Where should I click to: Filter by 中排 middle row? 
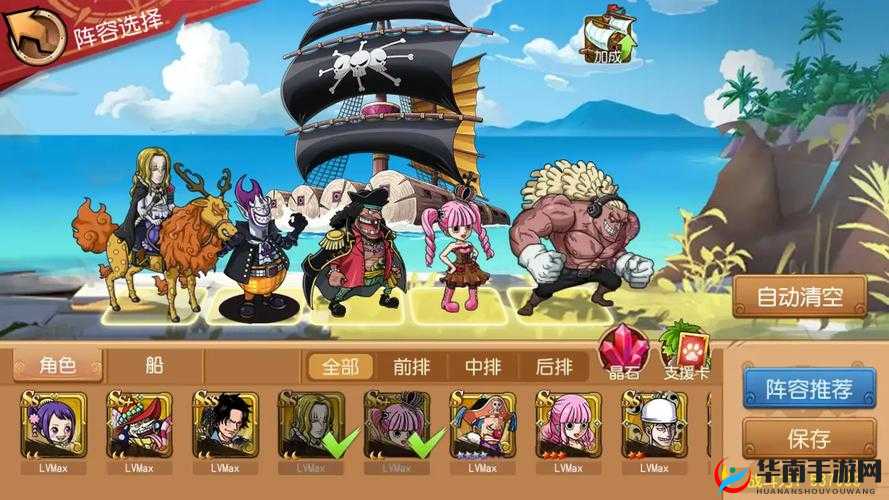pyautogui.click(x=483, y=367)
